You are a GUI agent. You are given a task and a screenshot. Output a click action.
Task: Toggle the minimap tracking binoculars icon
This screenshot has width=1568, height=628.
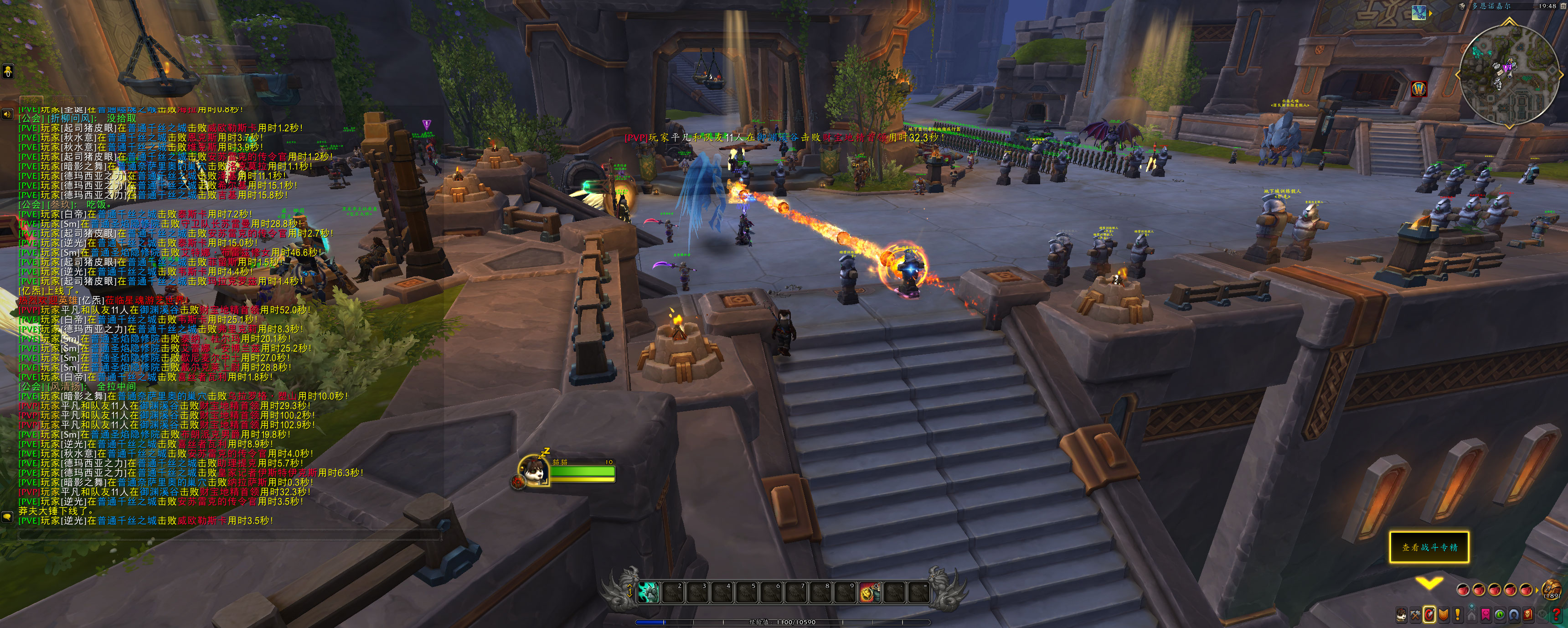click(1463, 6)
